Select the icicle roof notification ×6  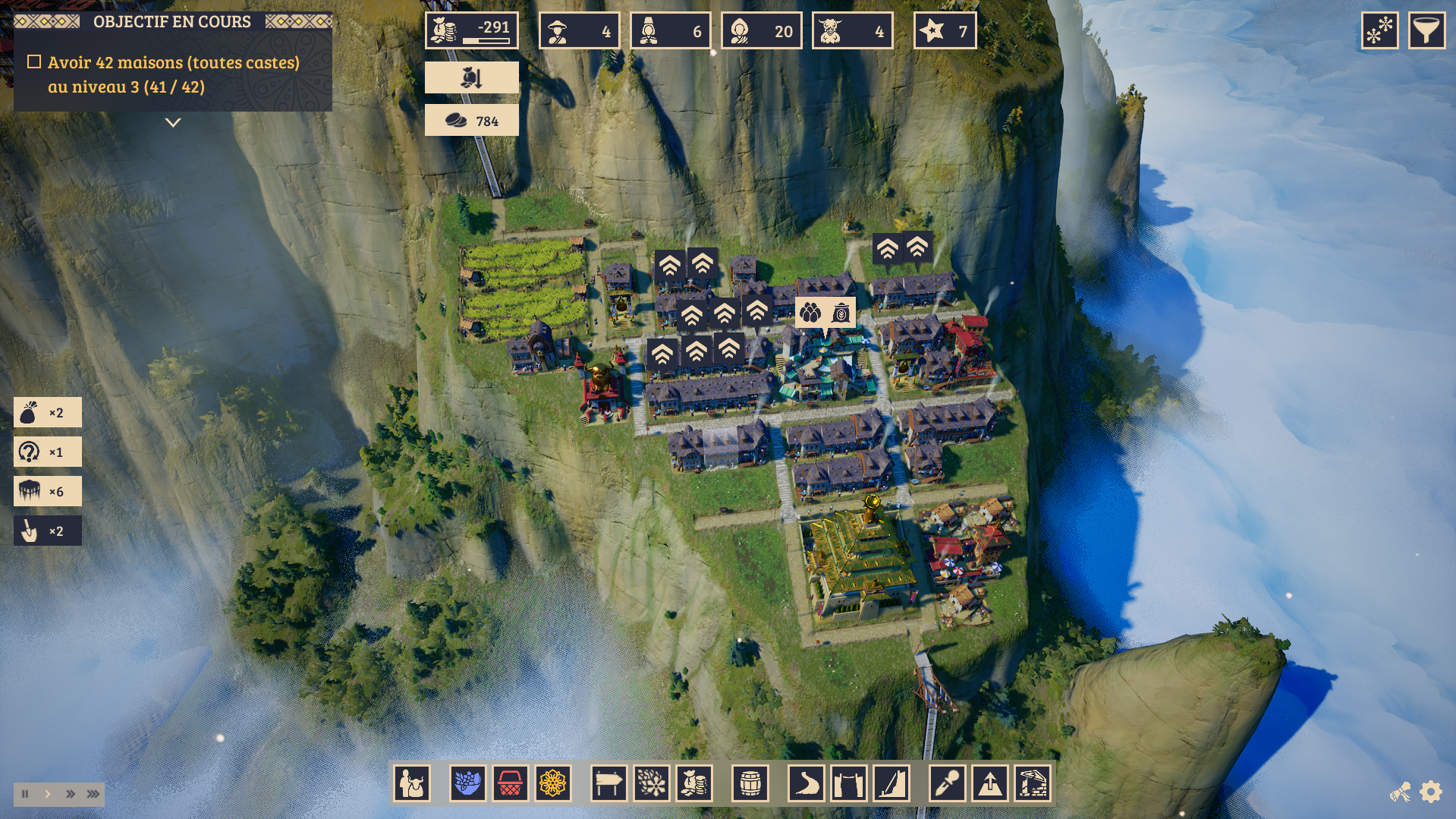(47, 492)
